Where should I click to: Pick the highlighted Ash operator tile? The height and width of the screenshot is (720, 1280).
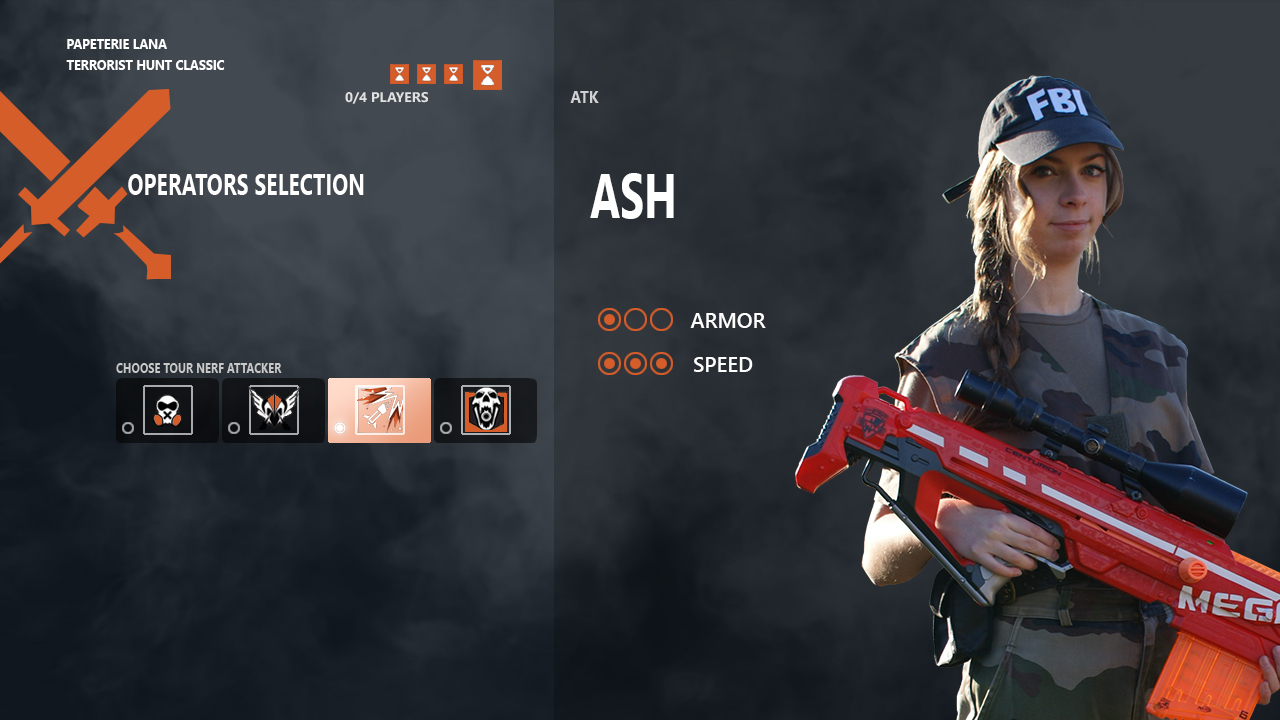pyautogui.click(x=379, y=410)
